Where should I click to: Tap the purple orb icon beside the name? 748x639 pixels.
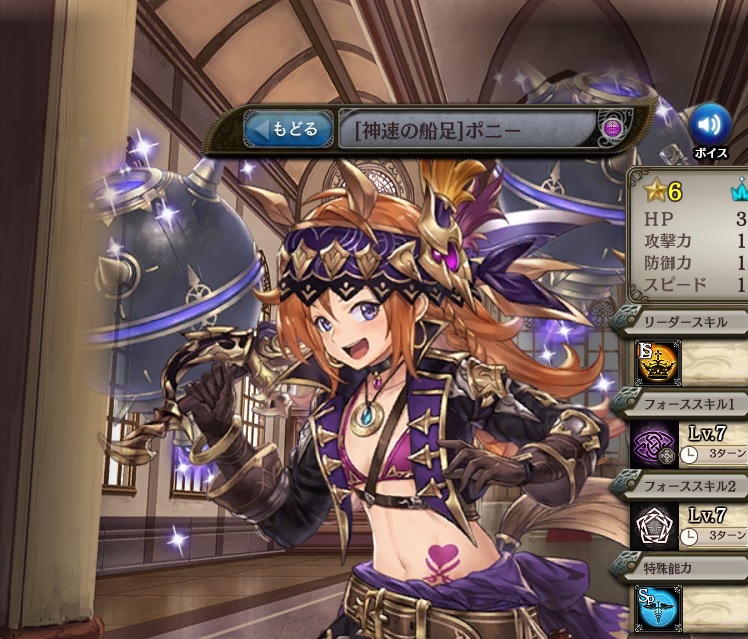click(x=613, y=128)
